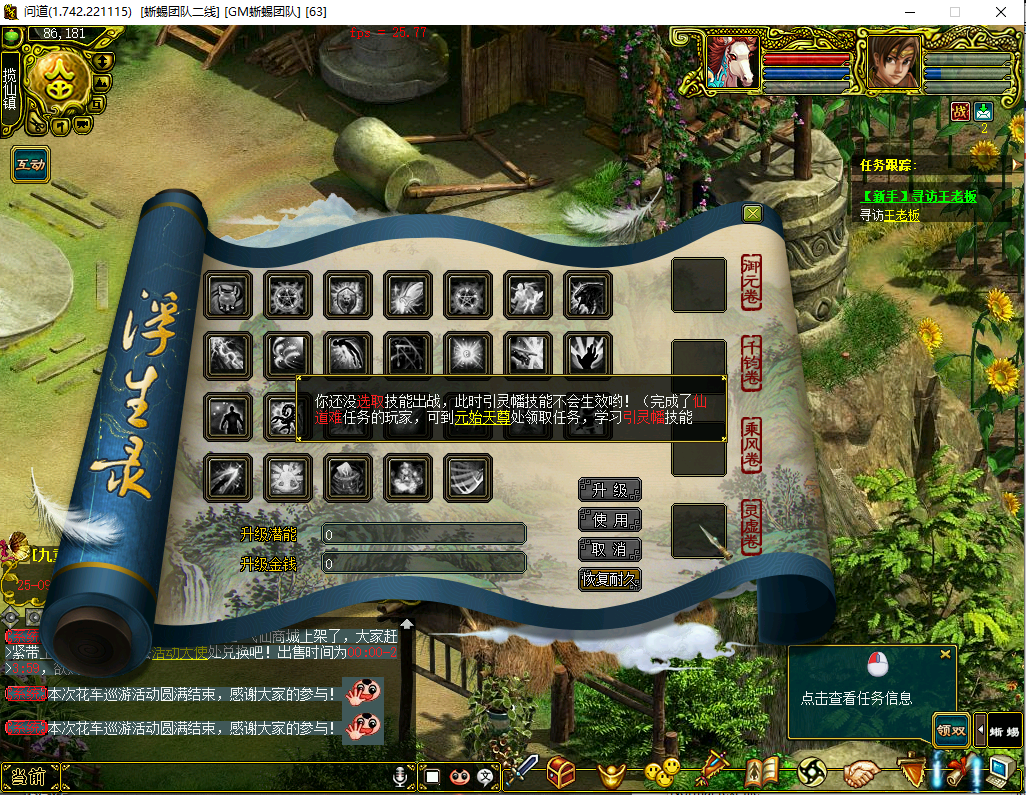Close the game window
The image size is (1026, 795).
pyautogui.click(x=1000, y=11)
